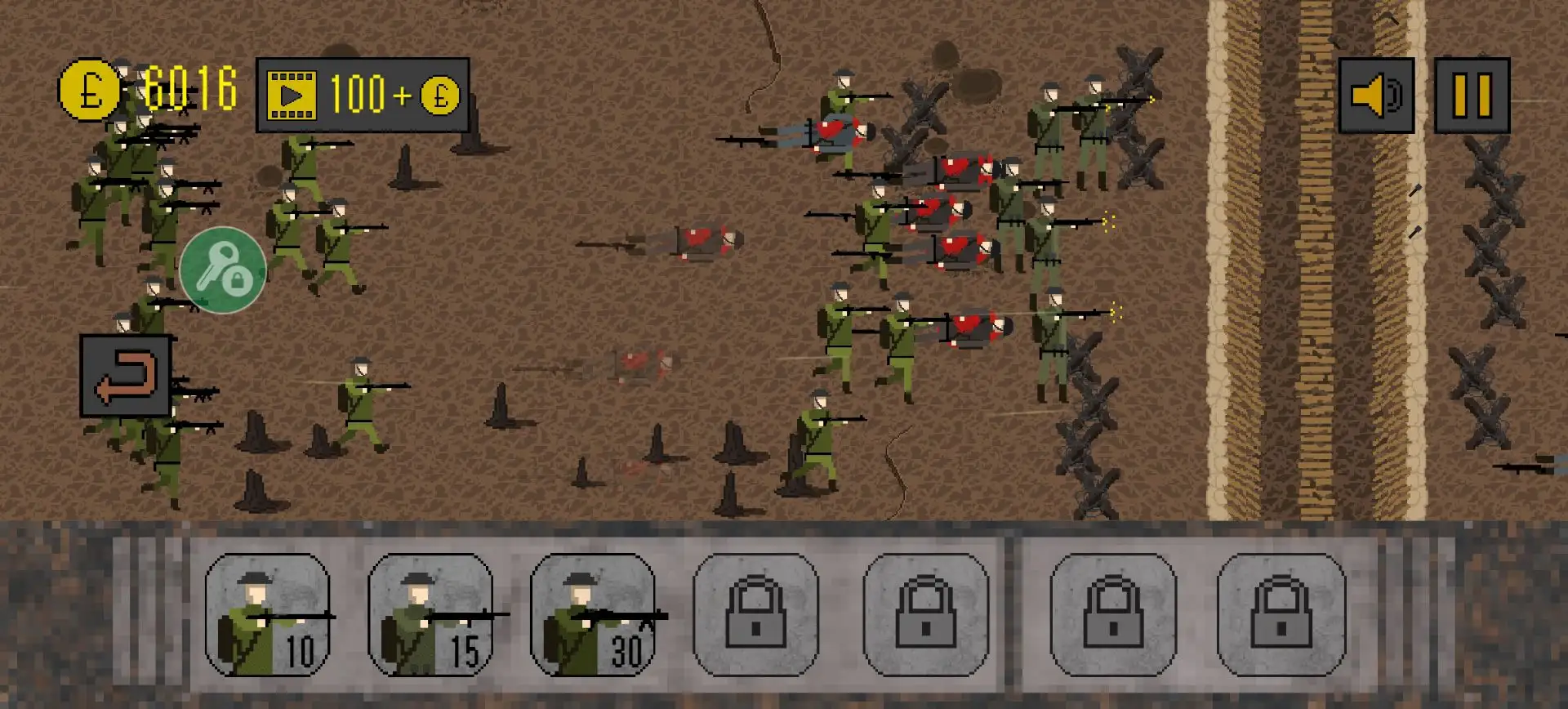Screen dimensions: 1568x709
Task: Deploy the rifleman costing 10
Action: point(267,615)
